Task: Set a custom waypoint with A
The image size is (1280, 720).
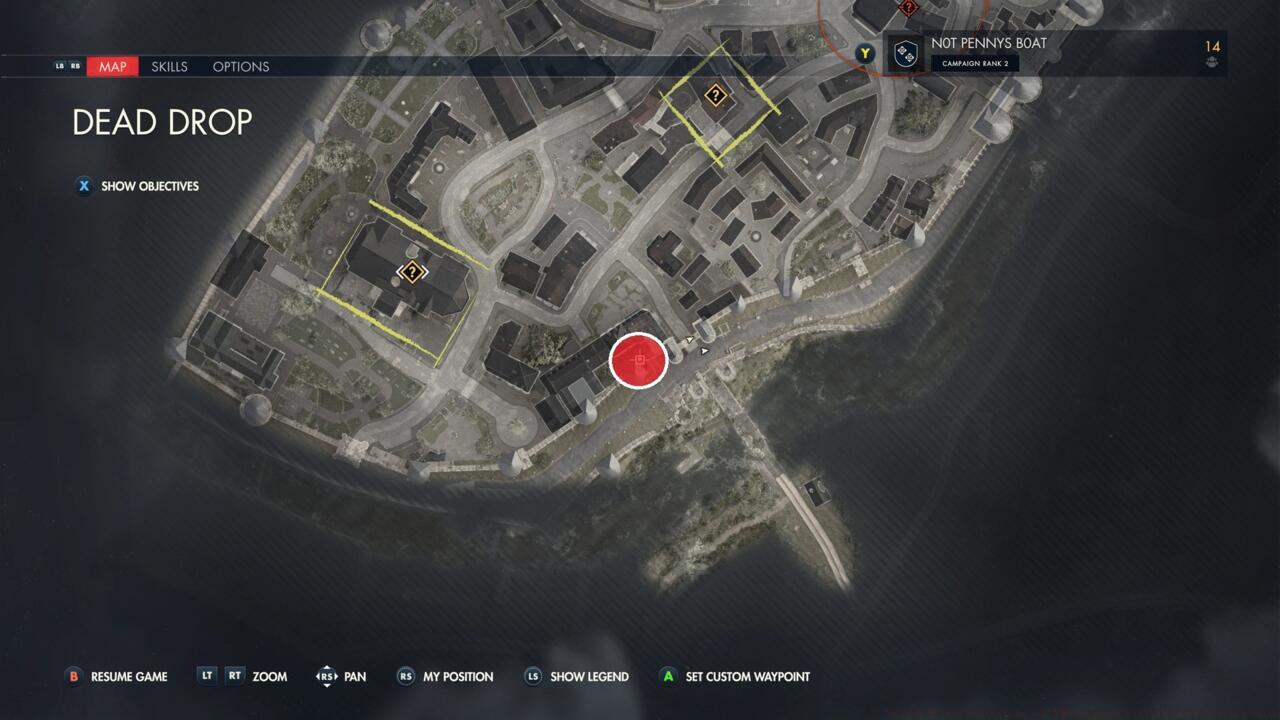Action: tap(667, 677)
